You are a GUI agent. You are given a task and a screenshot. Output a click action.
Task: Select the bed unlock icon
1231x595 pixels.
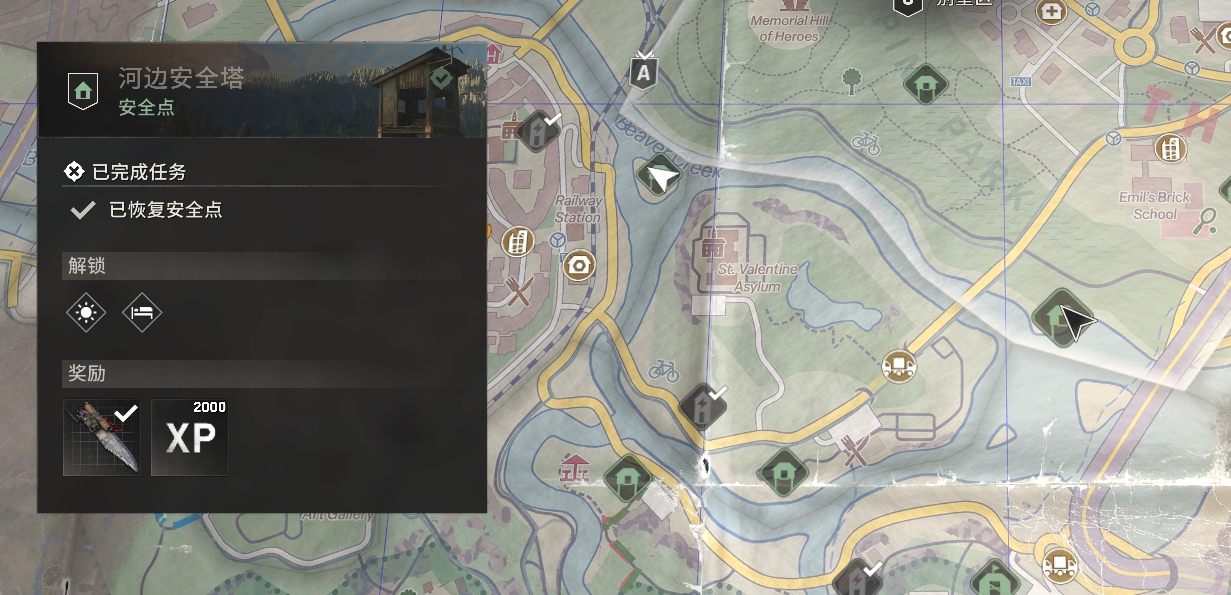pos(142,313)
